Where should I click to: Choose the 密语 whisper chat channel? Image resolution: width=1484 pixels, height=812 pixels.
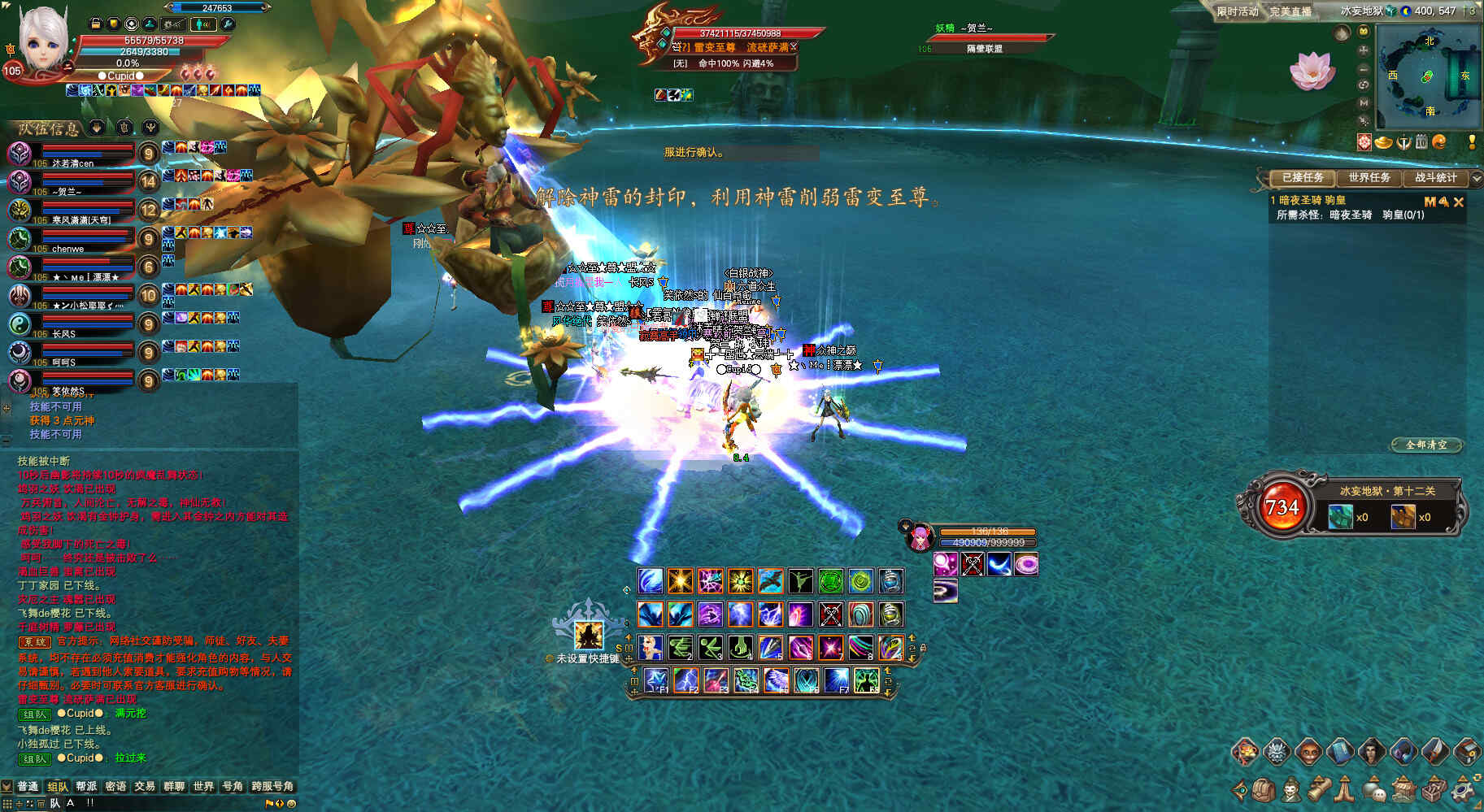tap(115, 786)
